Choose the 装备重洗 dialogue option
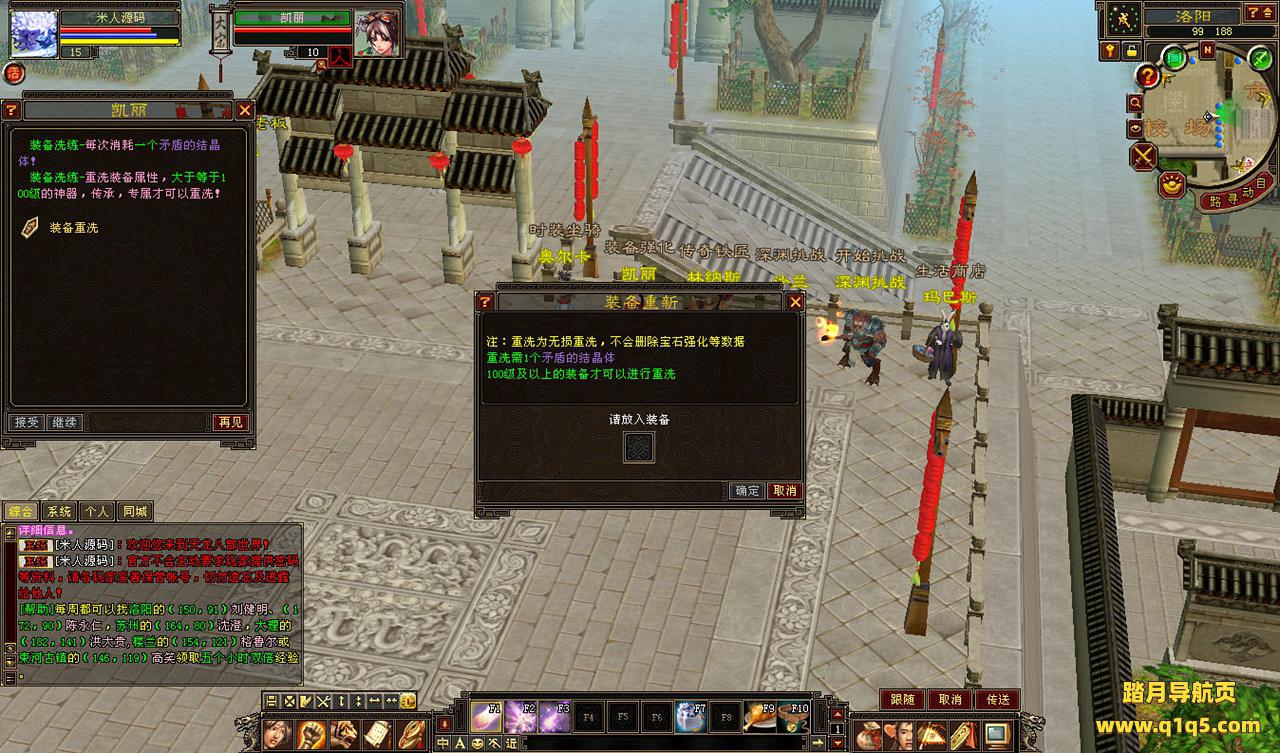Screen dimensions: 1280x753 (x=73, y=228)
